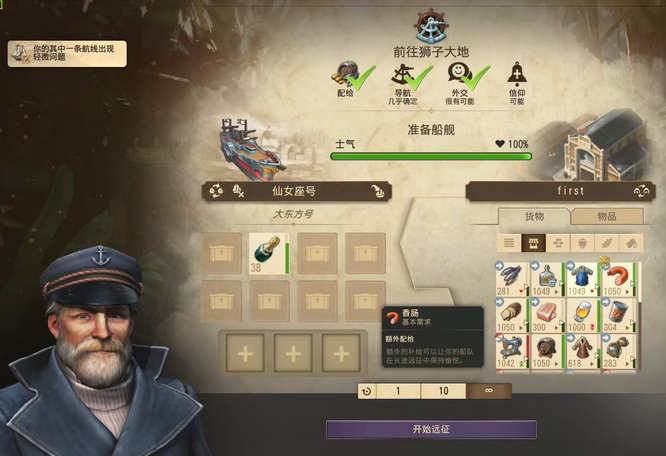Choose the infinity load amount option

[x=489, y=391]
